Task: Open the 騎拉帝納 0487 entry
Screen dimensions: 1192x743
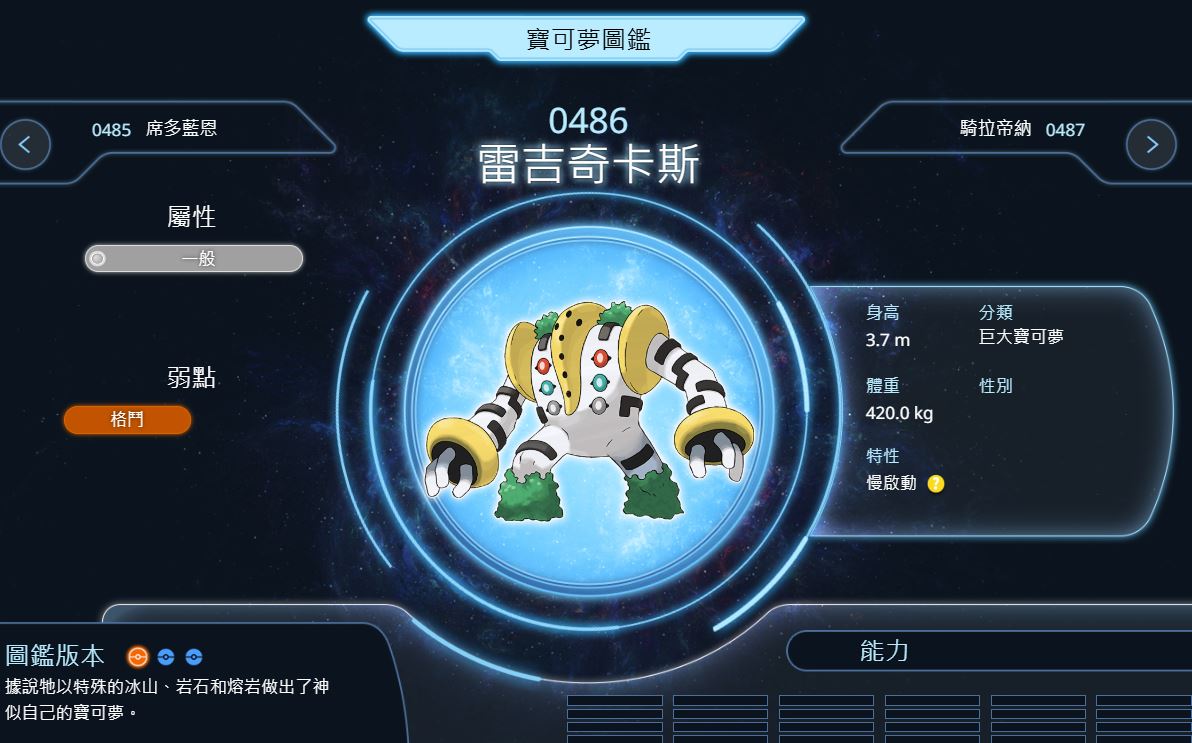Action: click(1008, 129)
